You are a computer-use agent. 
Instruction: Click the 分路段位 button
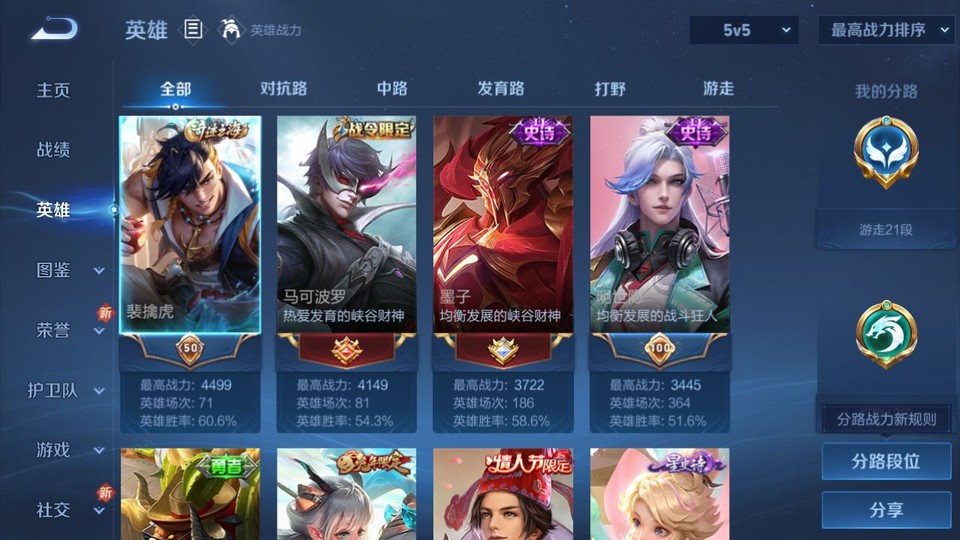[886, 462]
